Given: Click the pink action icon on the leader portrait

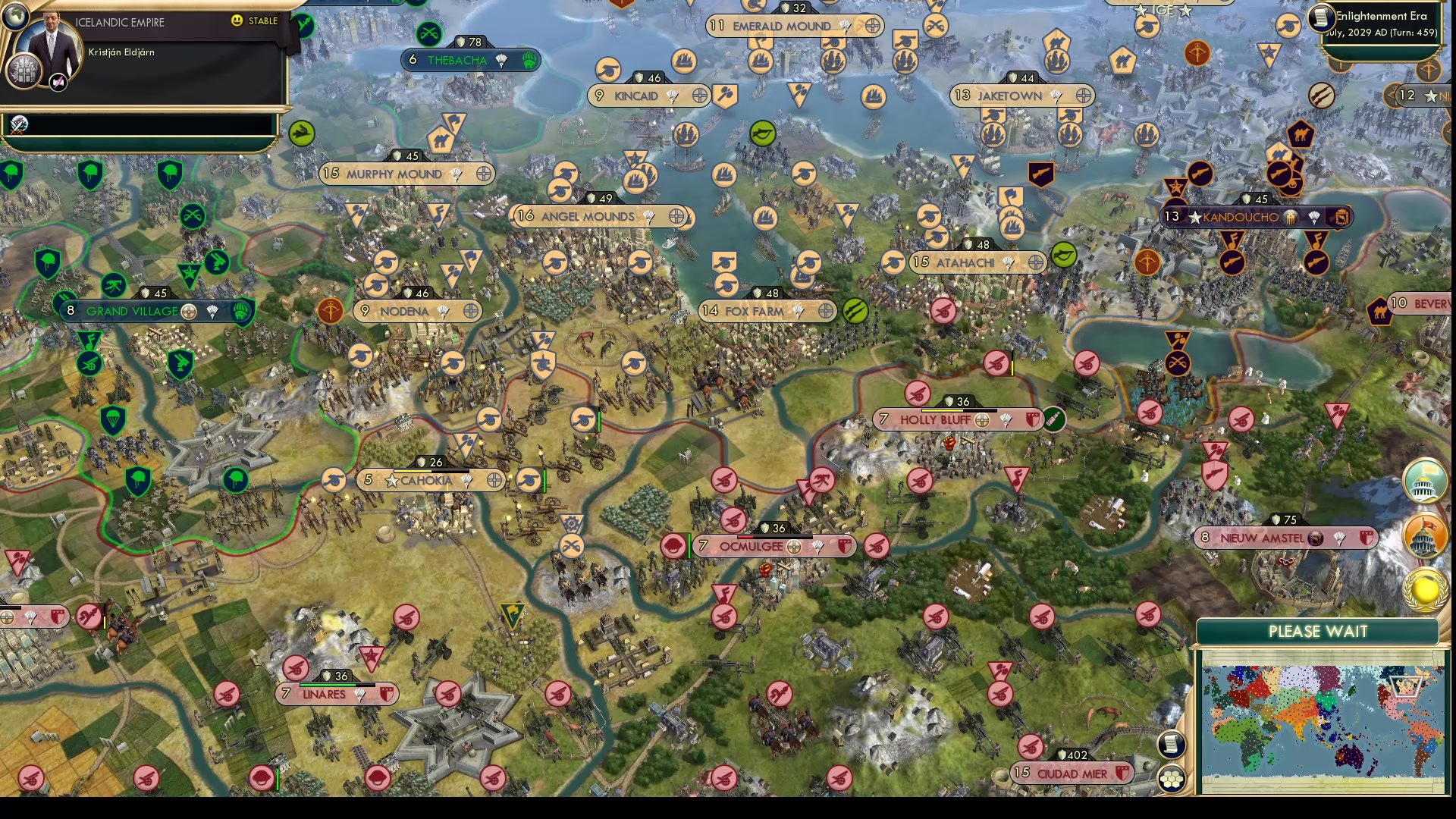Looking at the screenshot, I should pos(58,83).
